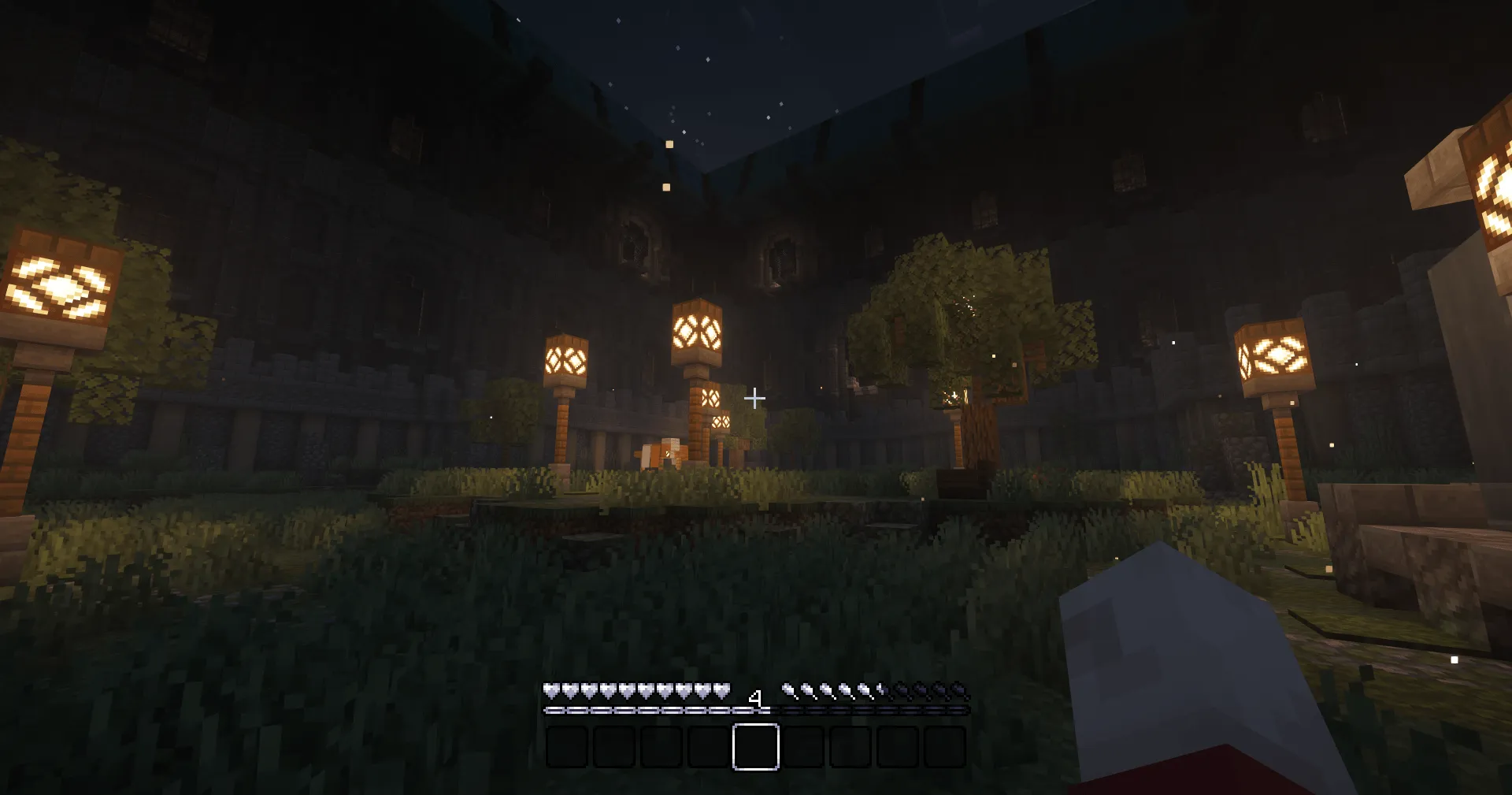Click the last hotbar slot
1512x795 pixels.
(945, 745)
